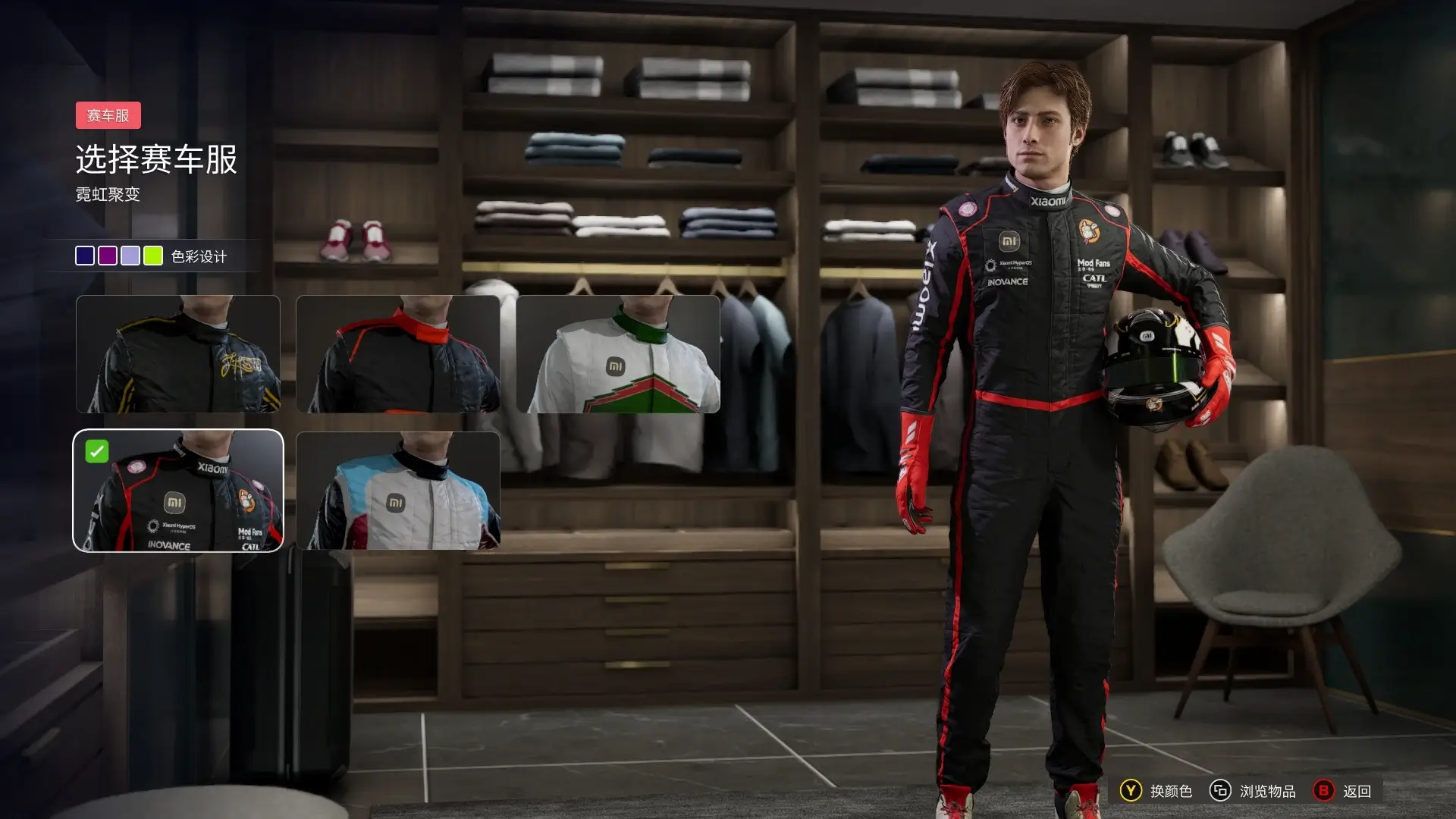Open the 色彩设计 color design option
1456x819 pixels.
coord(199,257)
